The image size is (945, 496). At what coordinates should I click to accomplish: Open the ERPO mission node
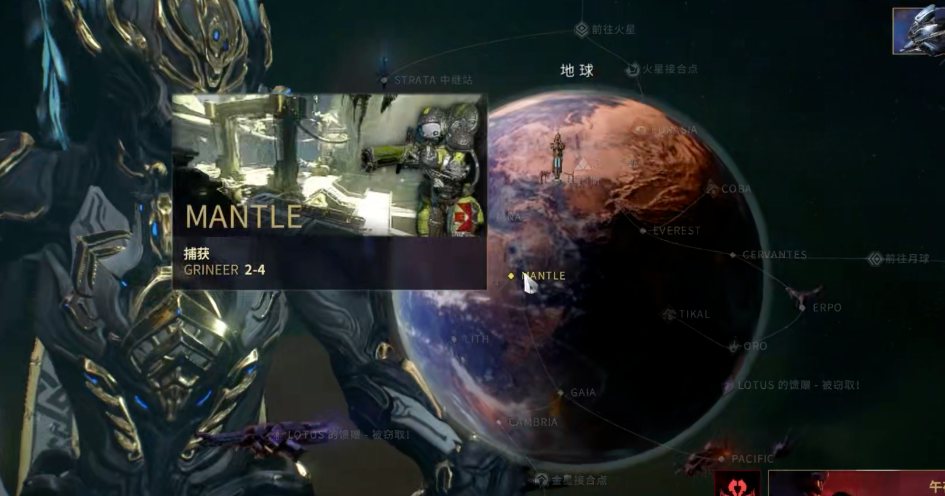pos(802,307)
